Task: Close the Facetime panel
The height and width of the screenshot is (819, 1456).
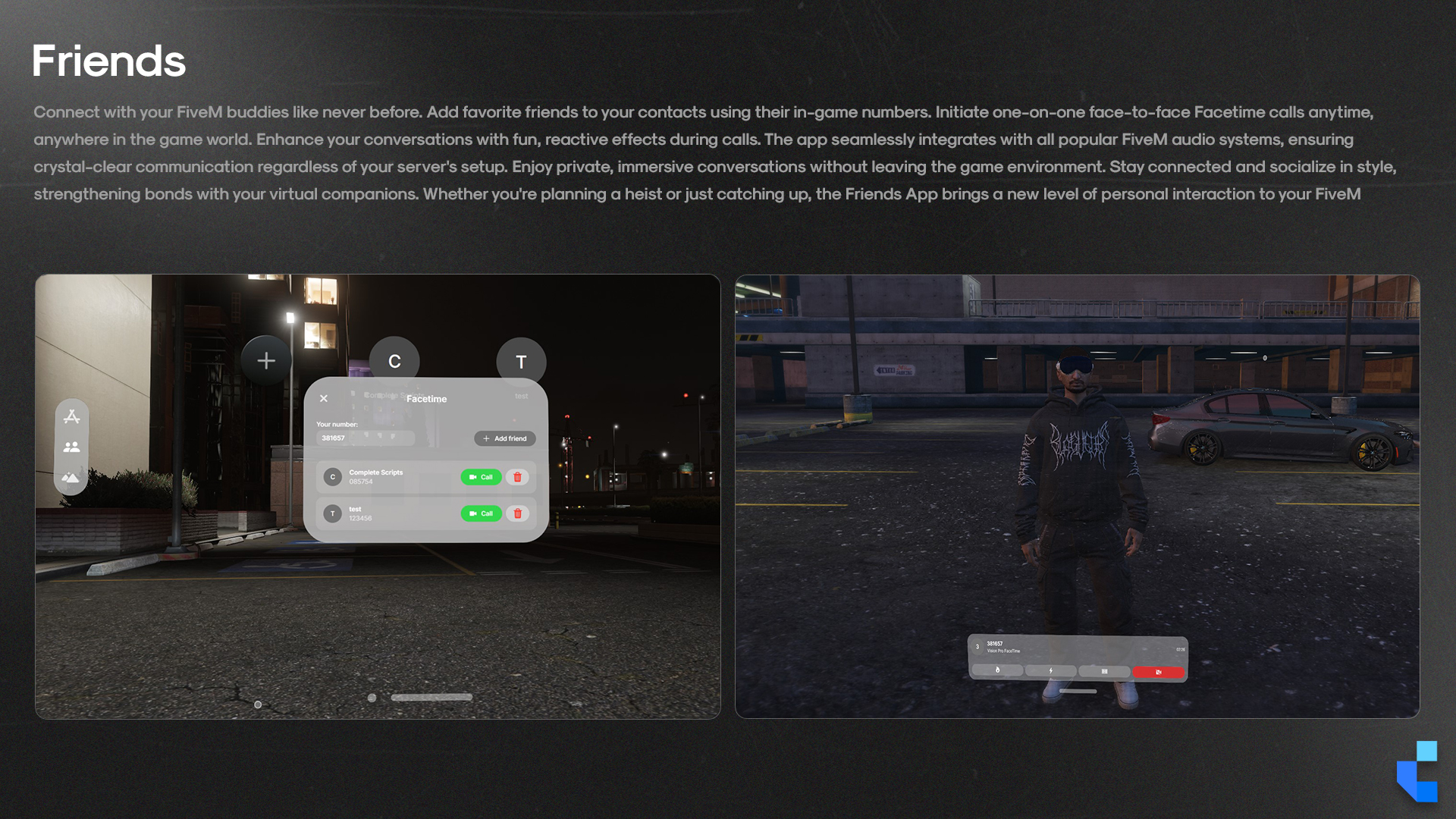Action: (x=324, y=399)
